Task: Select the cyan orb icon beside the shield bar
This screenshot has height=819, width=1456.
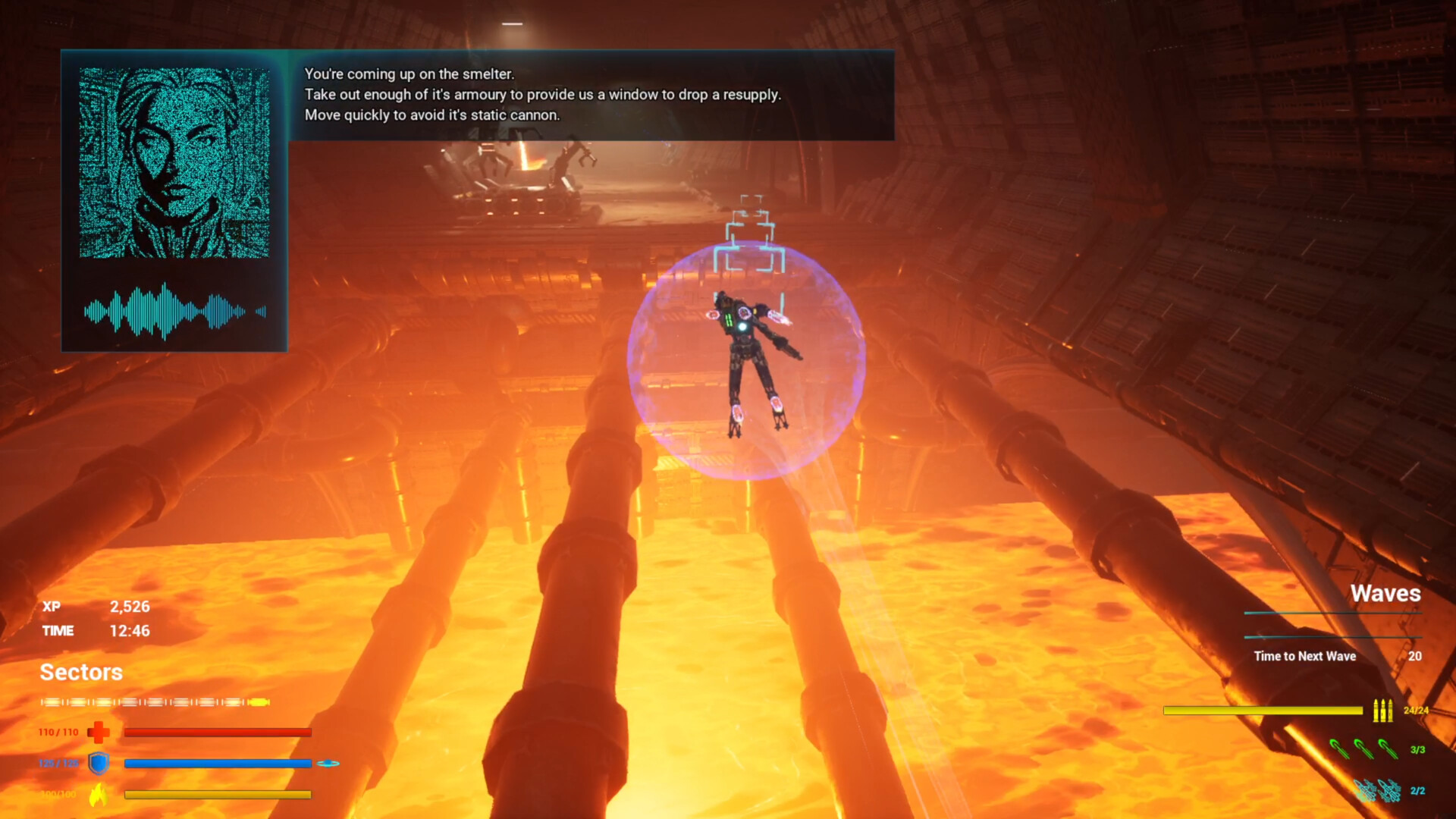Action: [329, 764]
